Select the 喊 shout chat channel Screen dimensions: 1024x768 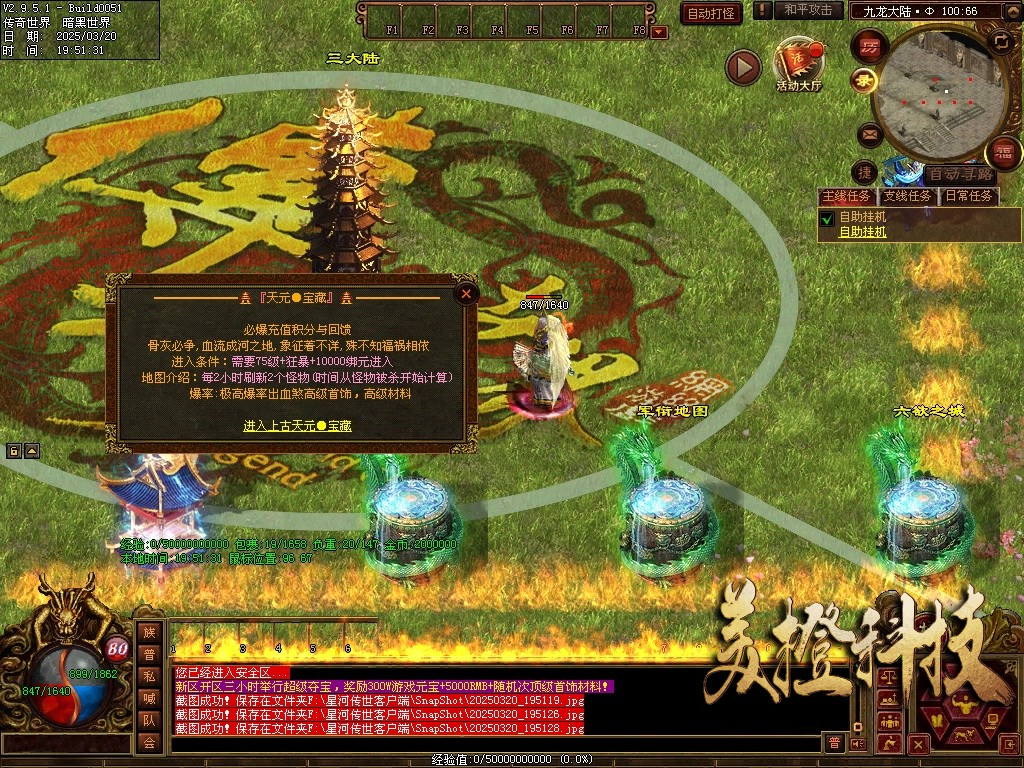[149, 698]
